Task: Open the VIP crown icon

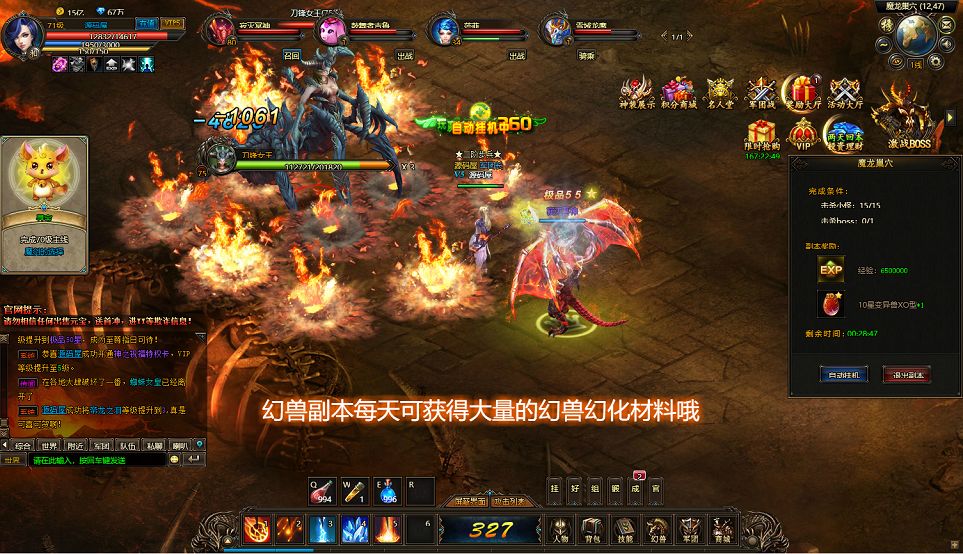Action: (x=803, y=133)
